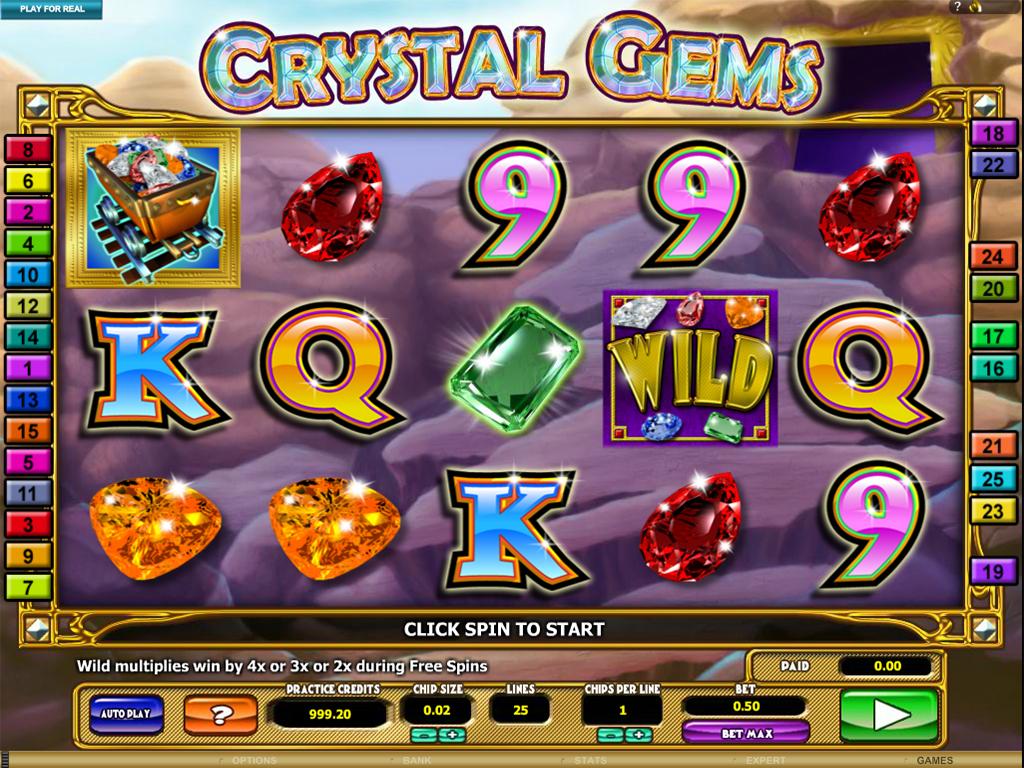Image resolution: width=1024 pixels, height=768 pixels.
Task: Activate the Bet Max button
Action: pyautogui.click(x=746, y=733)
